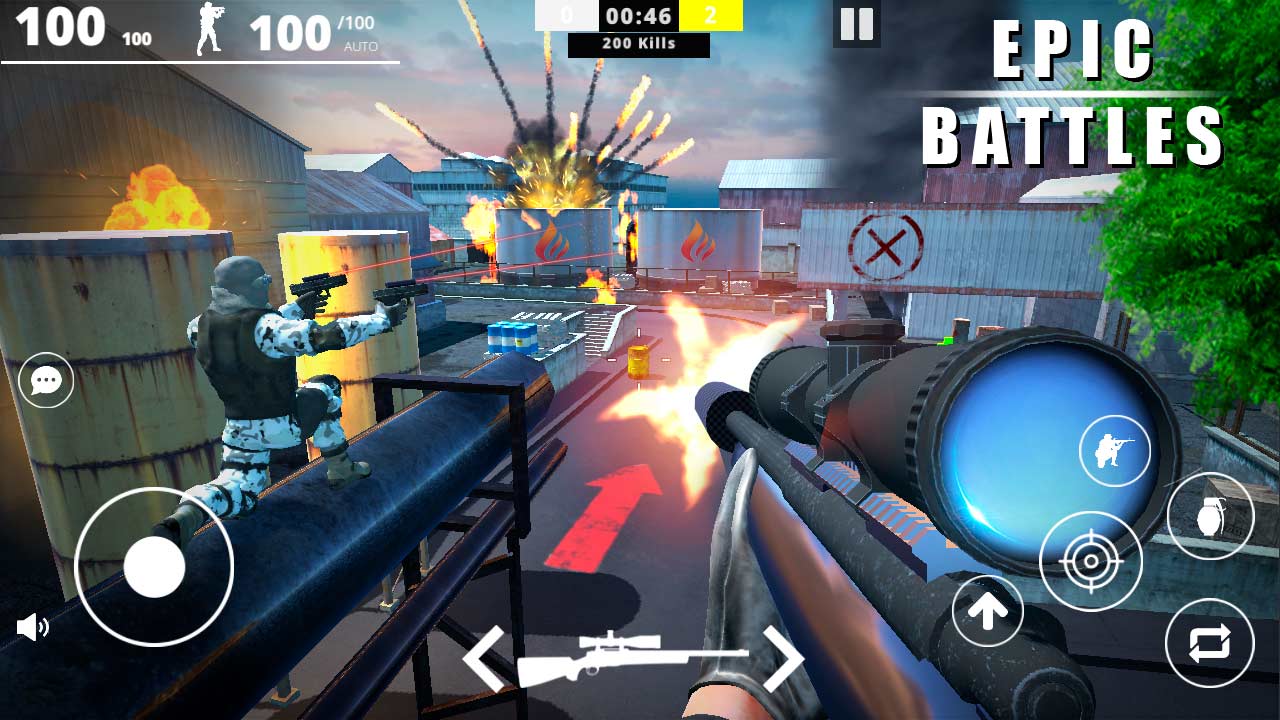This screenshot has width=1280, height=720.
Task: Throw a grenade with the grenade button
Action: (1210, 517)
